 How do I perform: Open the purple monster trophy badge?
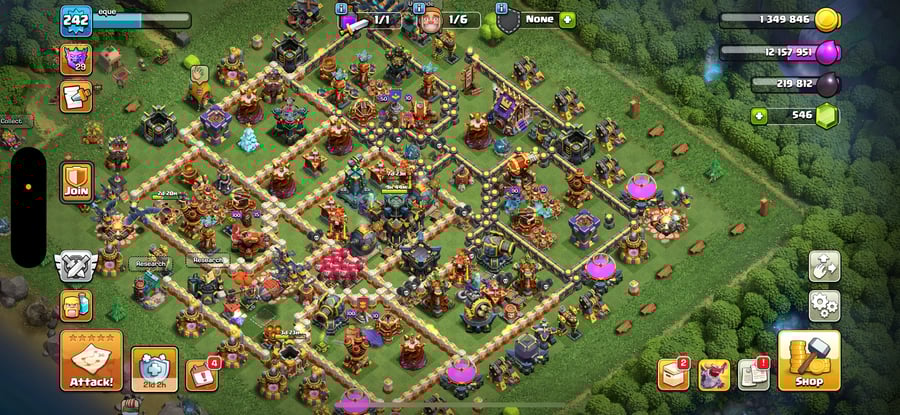click(x=76, y=58)
